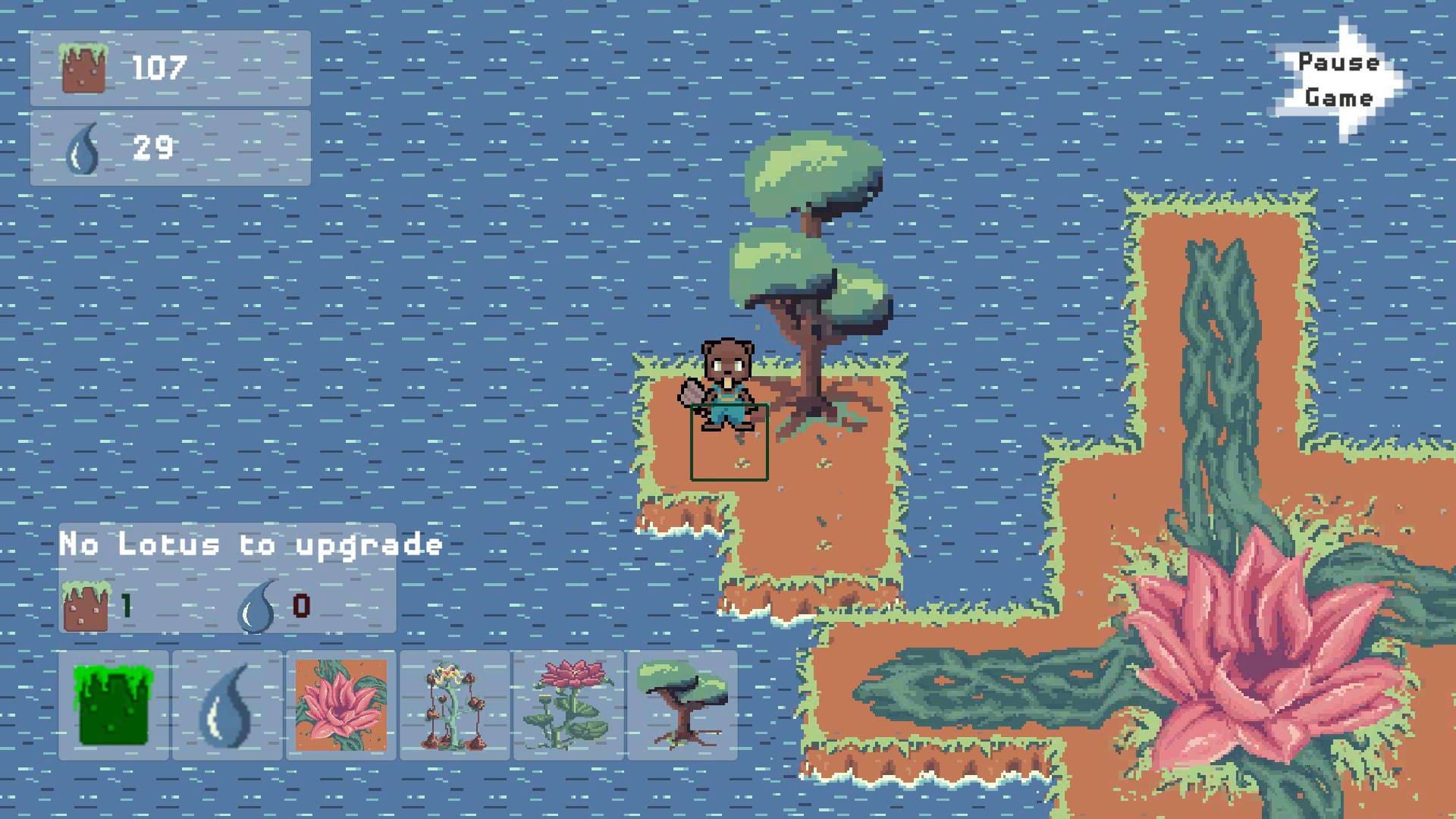Viewport: 1456px width, 819px height.
Task: Select the pink lotus flower slot
Action: (341, 705)
